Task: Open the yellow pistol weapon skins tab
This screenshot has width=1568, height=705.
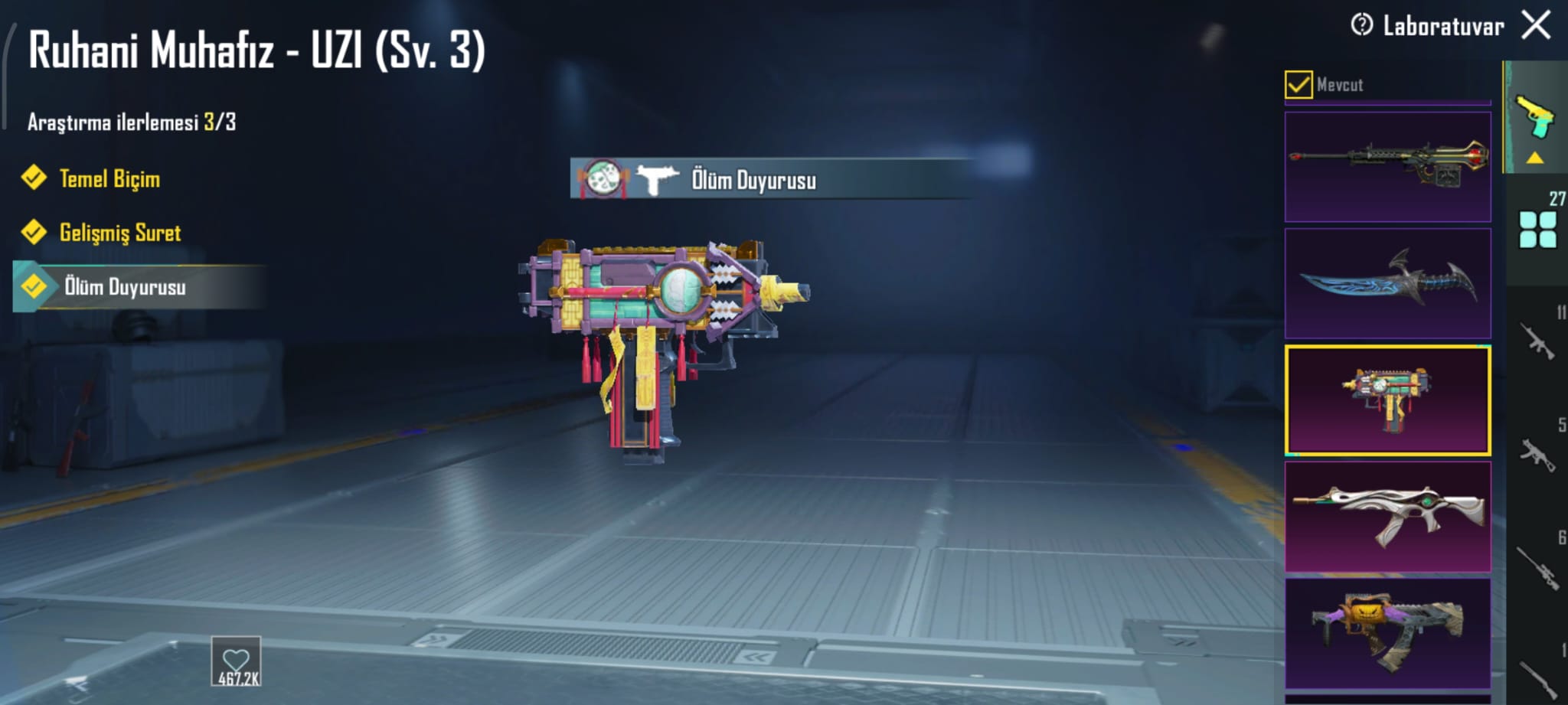Action: pyautogui.click(x=1536, y=119)
